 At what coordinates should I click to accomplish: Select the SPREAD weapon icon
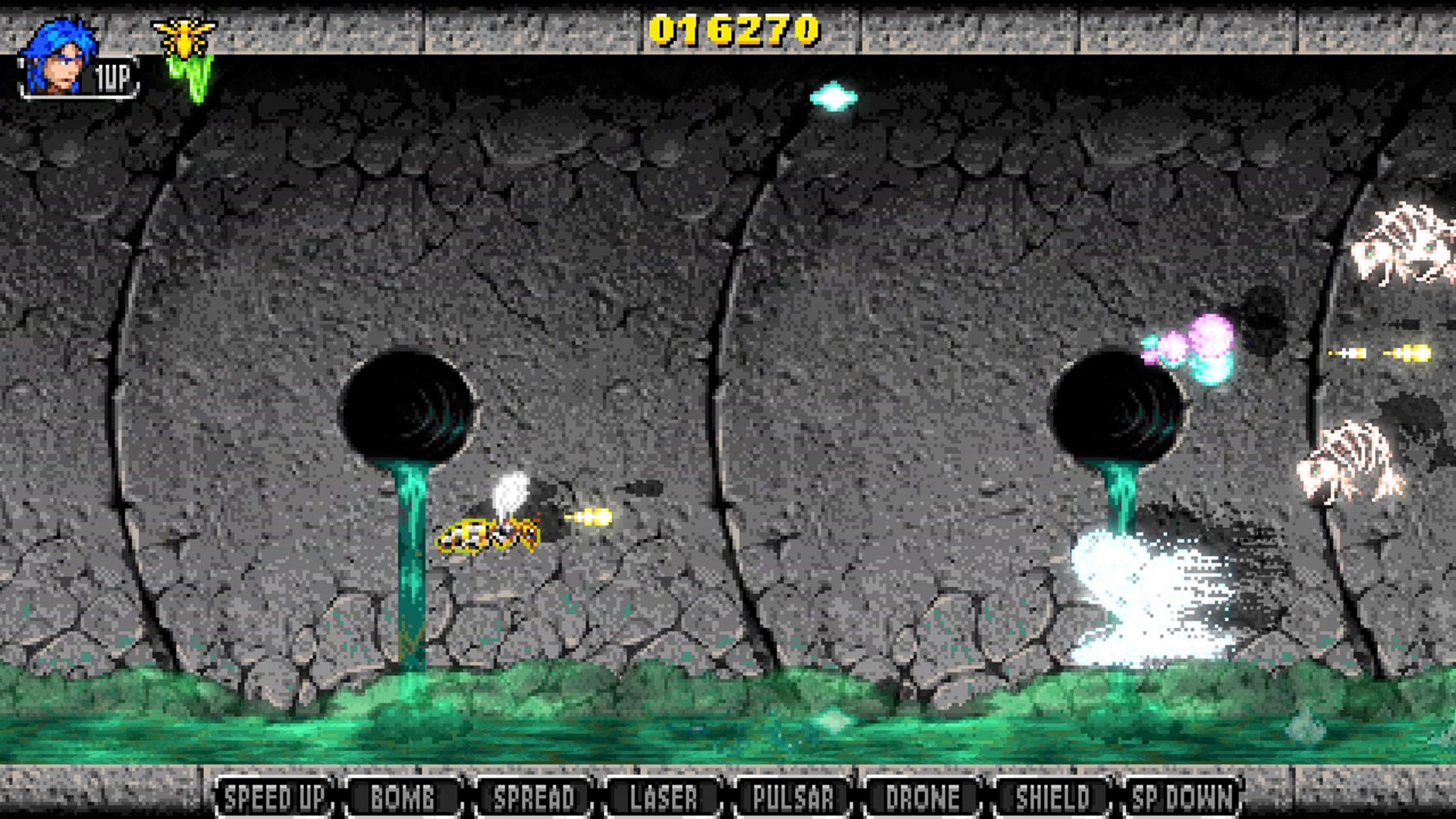point(533,797)
